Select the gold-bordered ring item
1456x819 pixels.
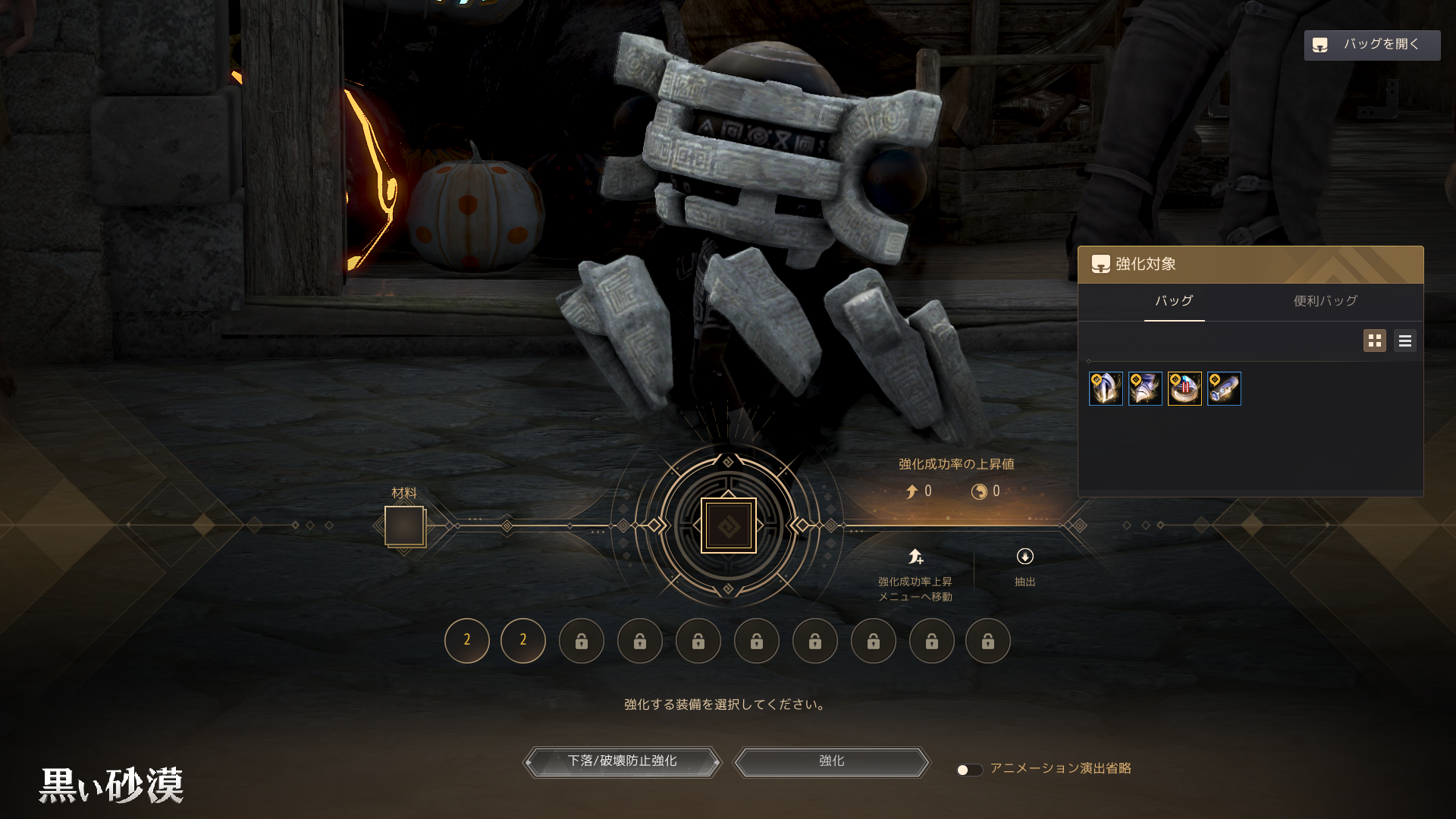(1185, 389)
